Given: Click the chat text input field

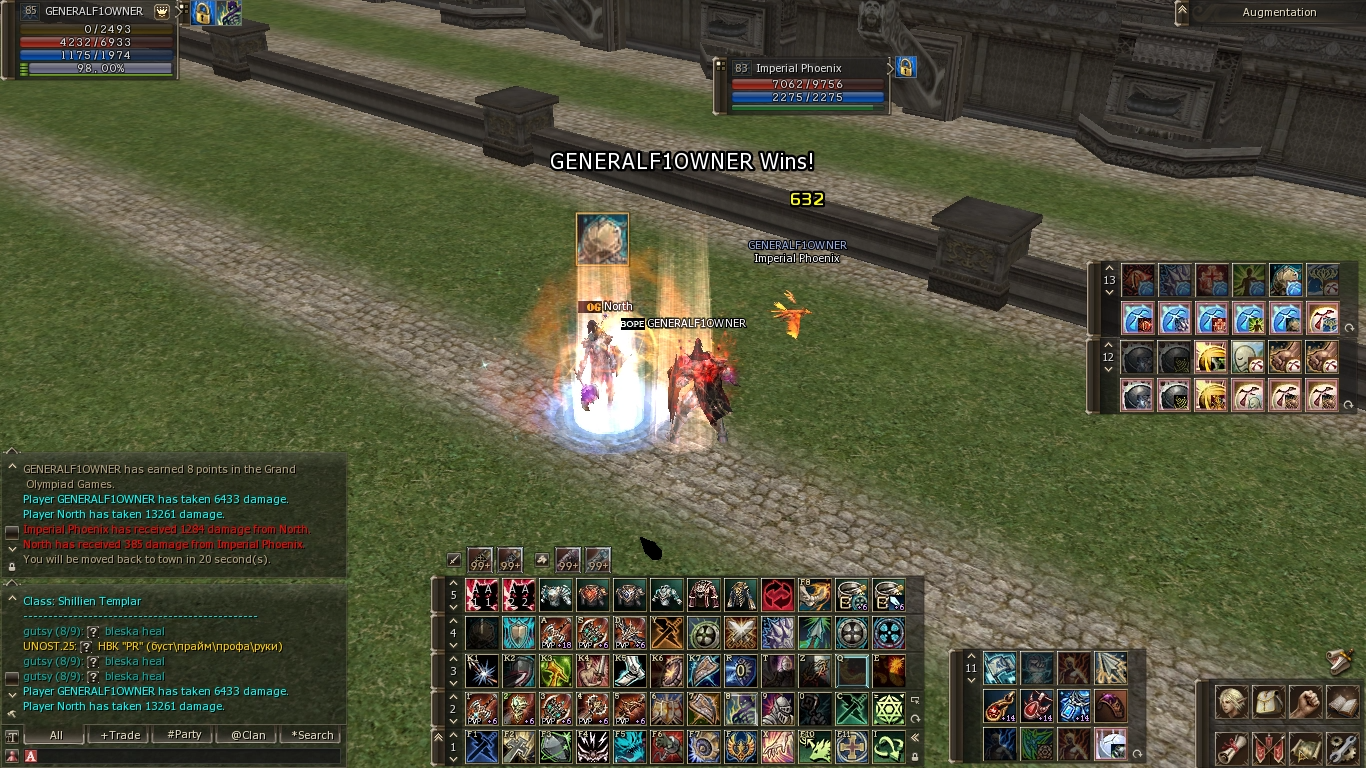Looking at the screenshot, I should 190,756.
